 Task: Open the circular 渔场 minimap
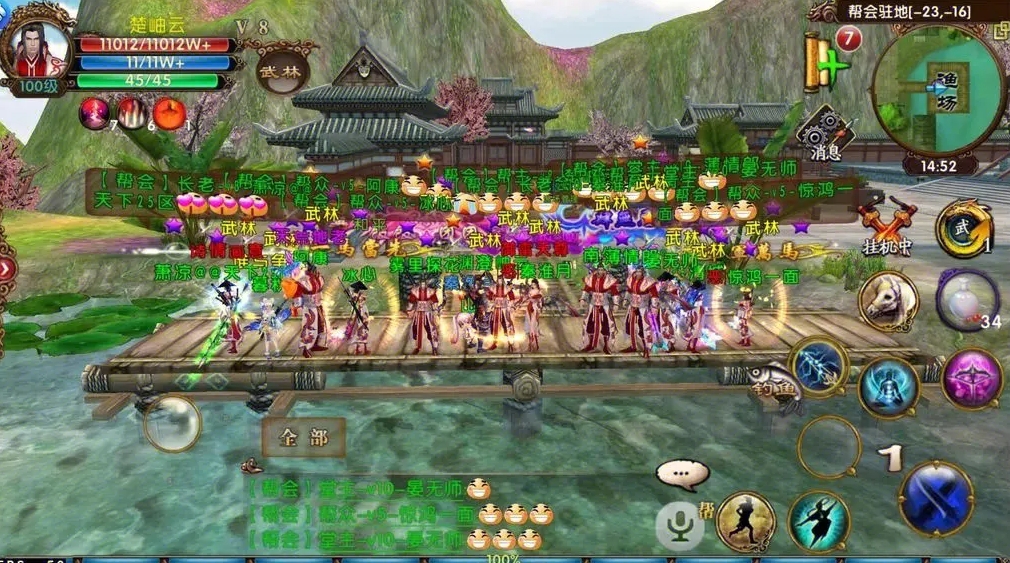pyautogui.click(x=938, y=91)
